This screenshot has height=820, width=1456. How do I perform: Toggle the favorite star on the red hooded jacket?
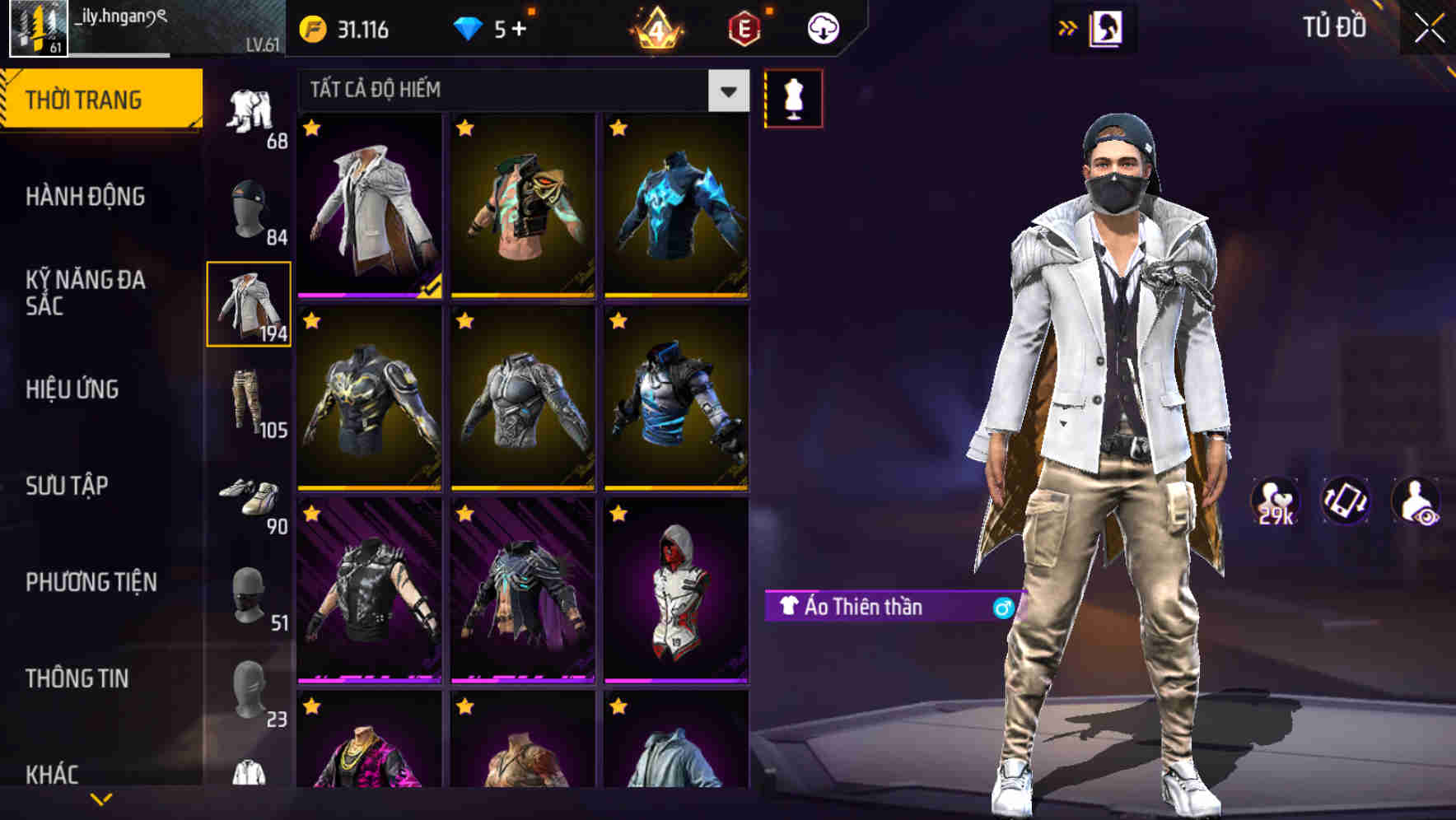[617, 513]
